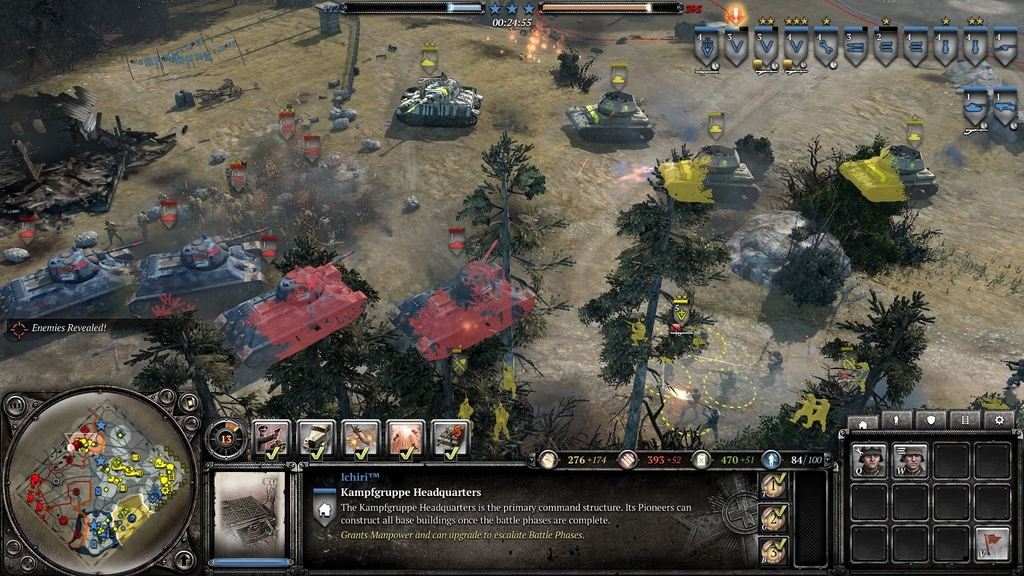Screen dimensions: 1024x576
Task: Select the tank unit shield icon
Action: 975,106
